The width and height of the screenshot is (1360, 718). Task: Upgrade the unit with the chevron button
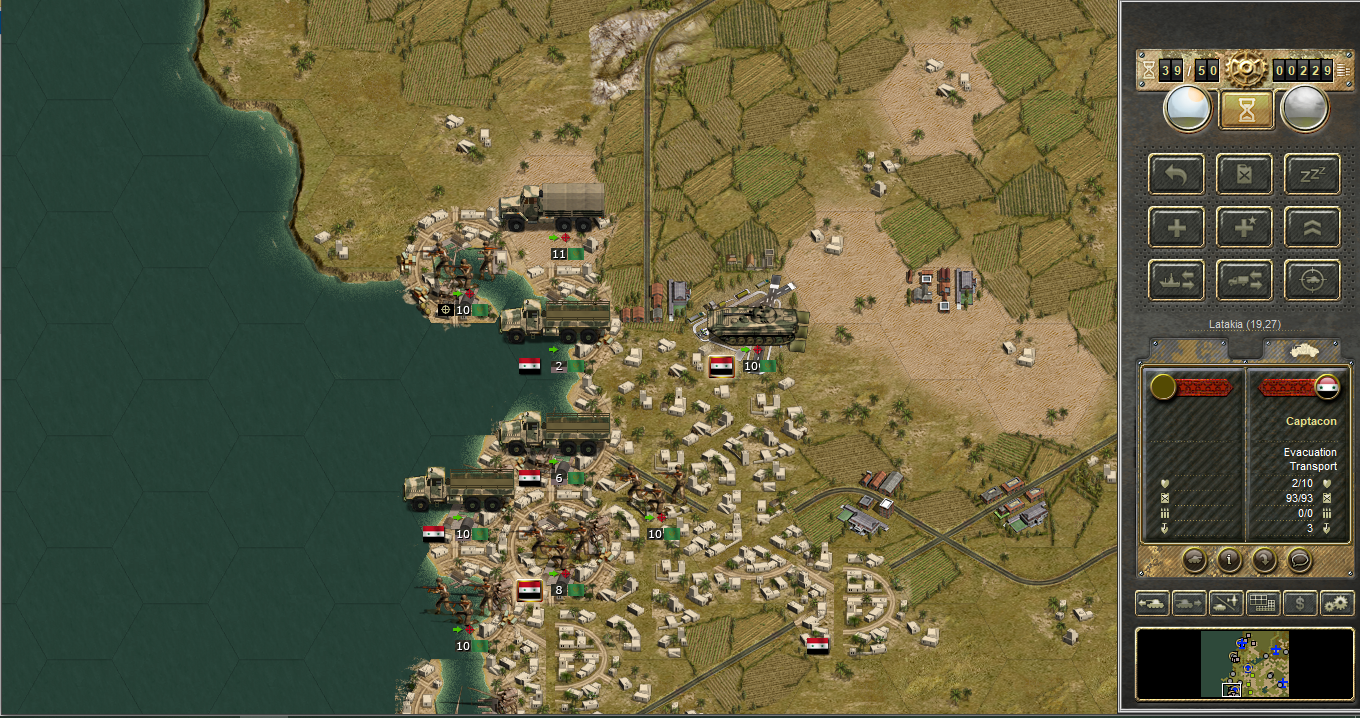click(x=1312, y=228)
